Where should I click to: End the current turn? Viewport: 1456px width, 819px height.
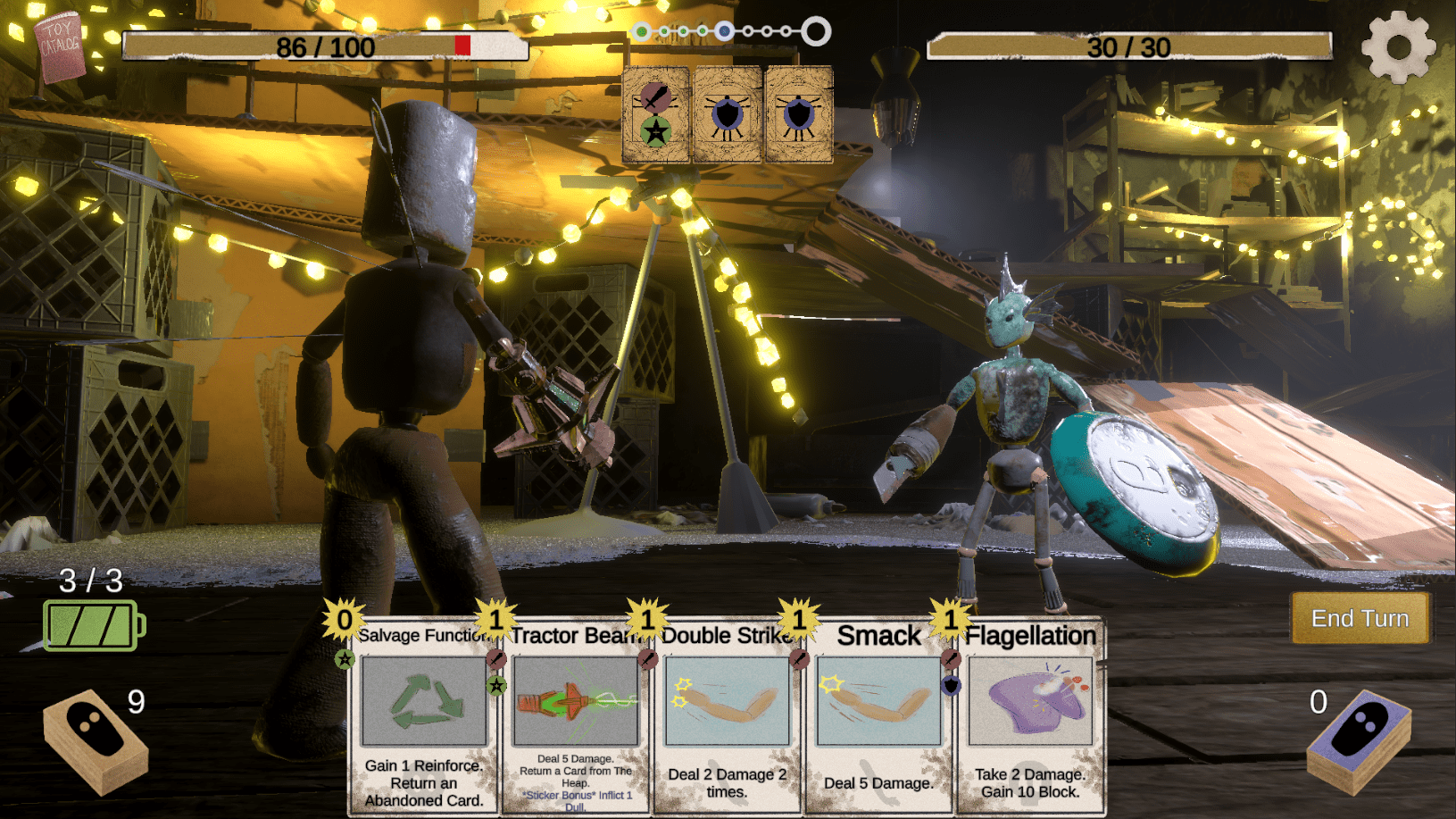[1360, 618]
